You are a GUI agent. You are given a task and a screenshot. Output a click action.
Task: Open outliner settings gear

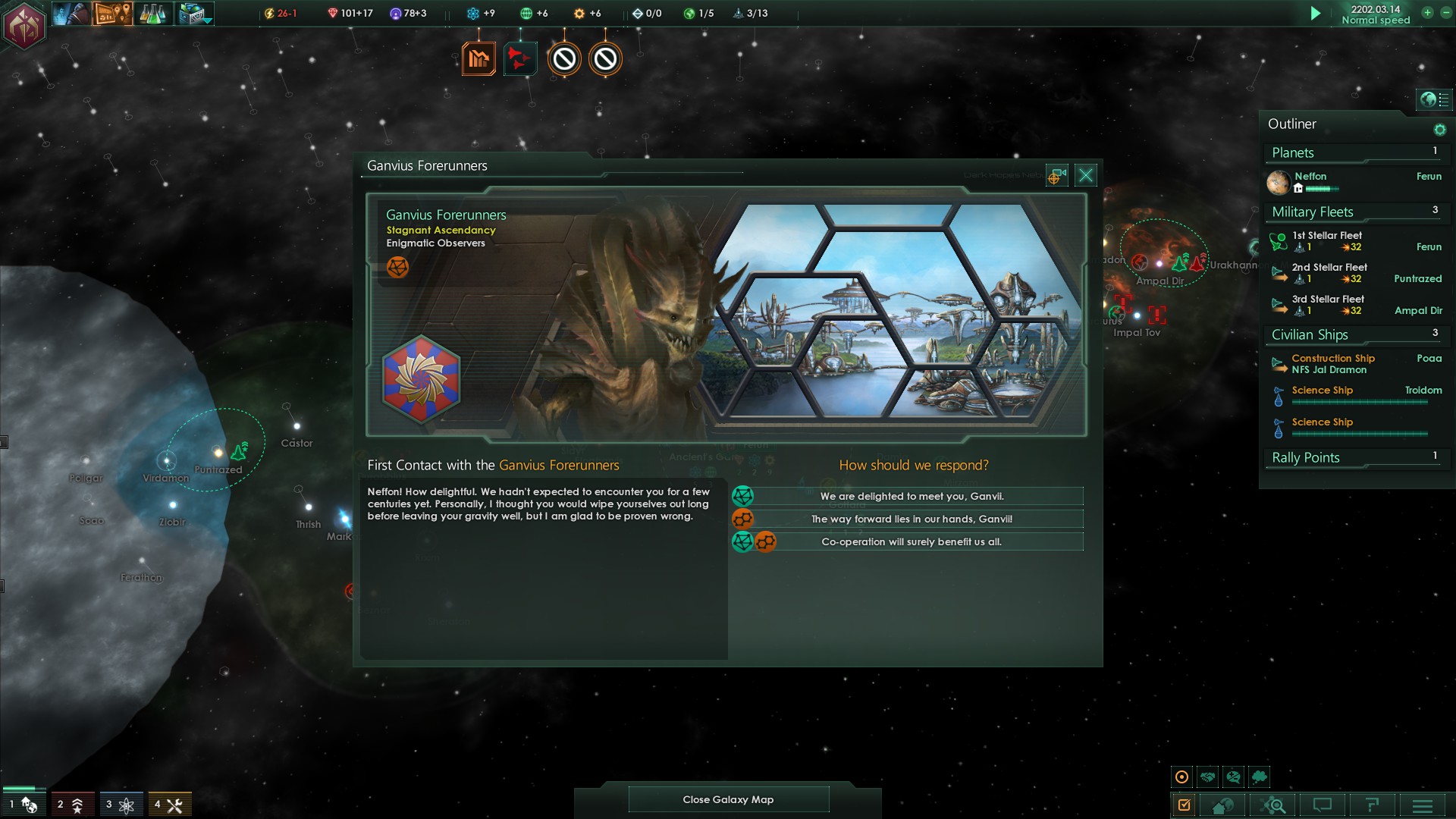1439,130
